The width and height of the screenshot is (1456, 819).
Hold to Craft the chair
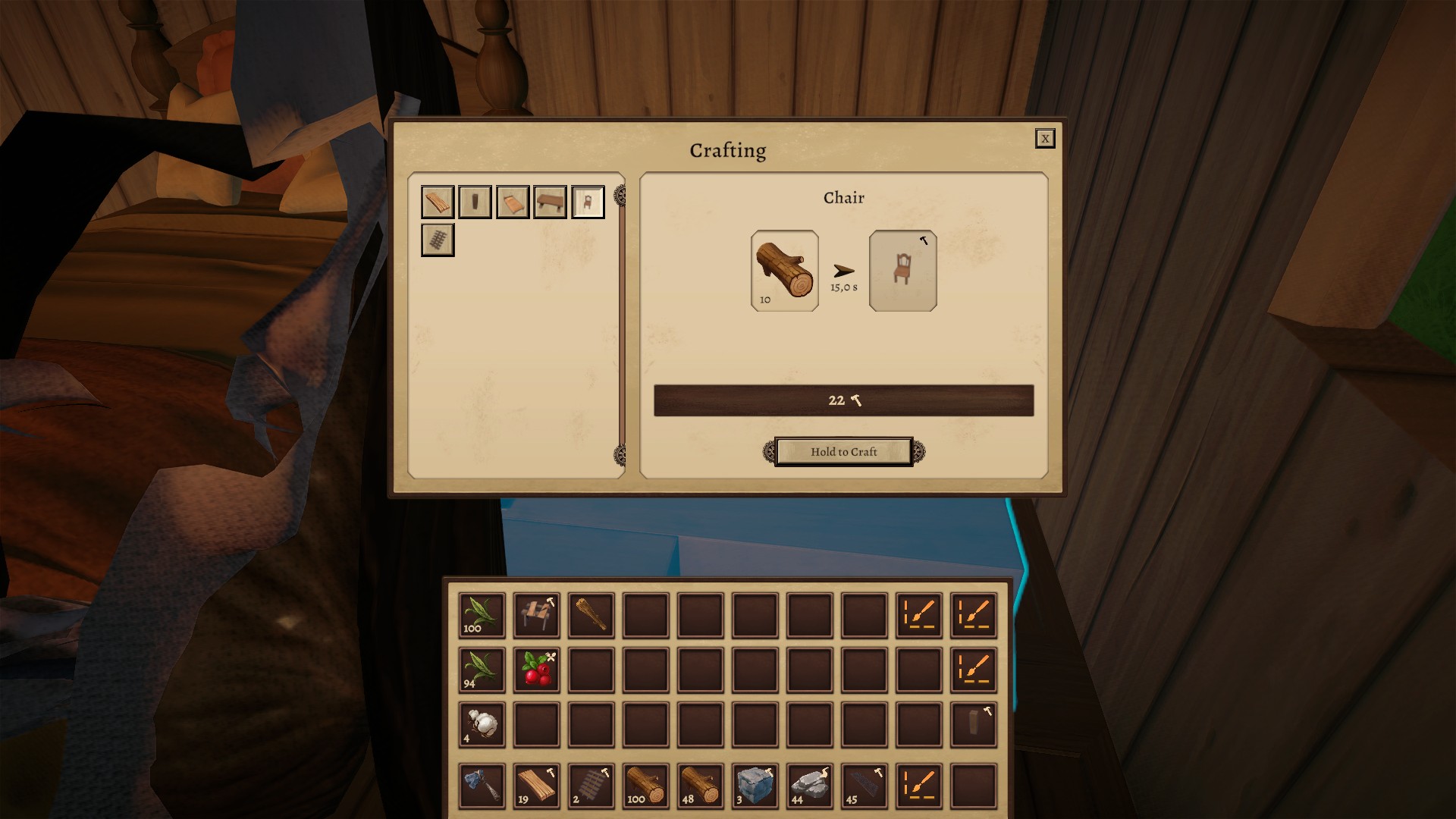pyautogui.click(x=843, y=452)
